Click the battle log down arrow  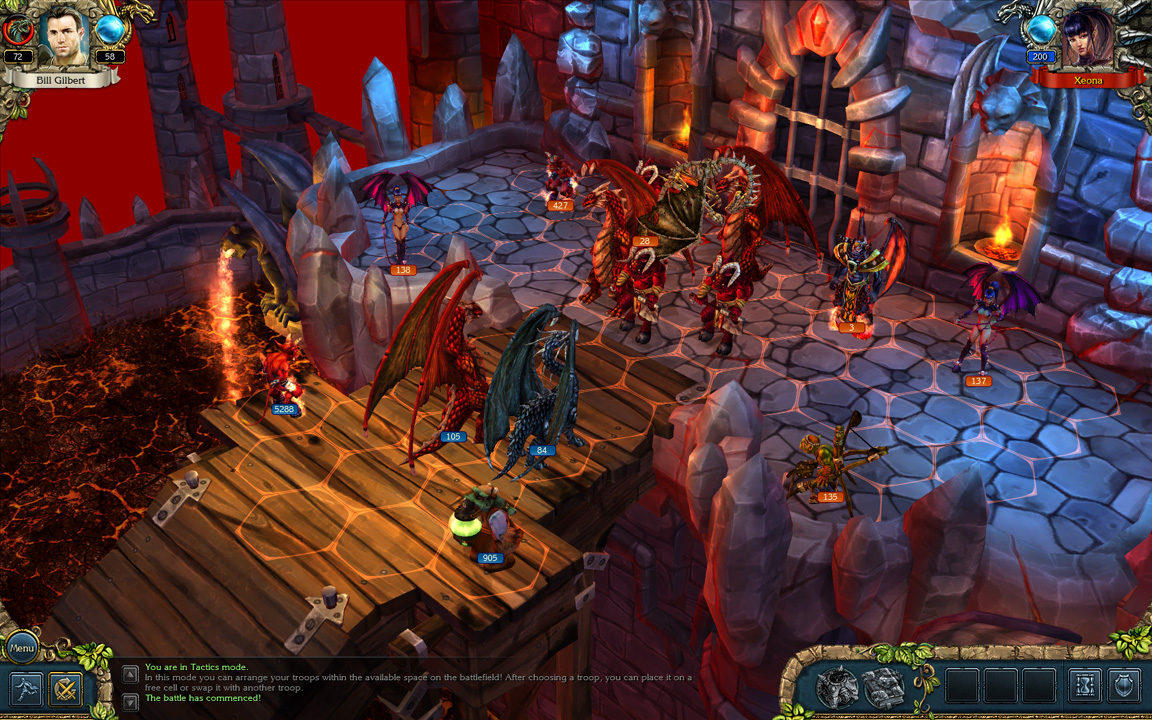tap(131, 701)
